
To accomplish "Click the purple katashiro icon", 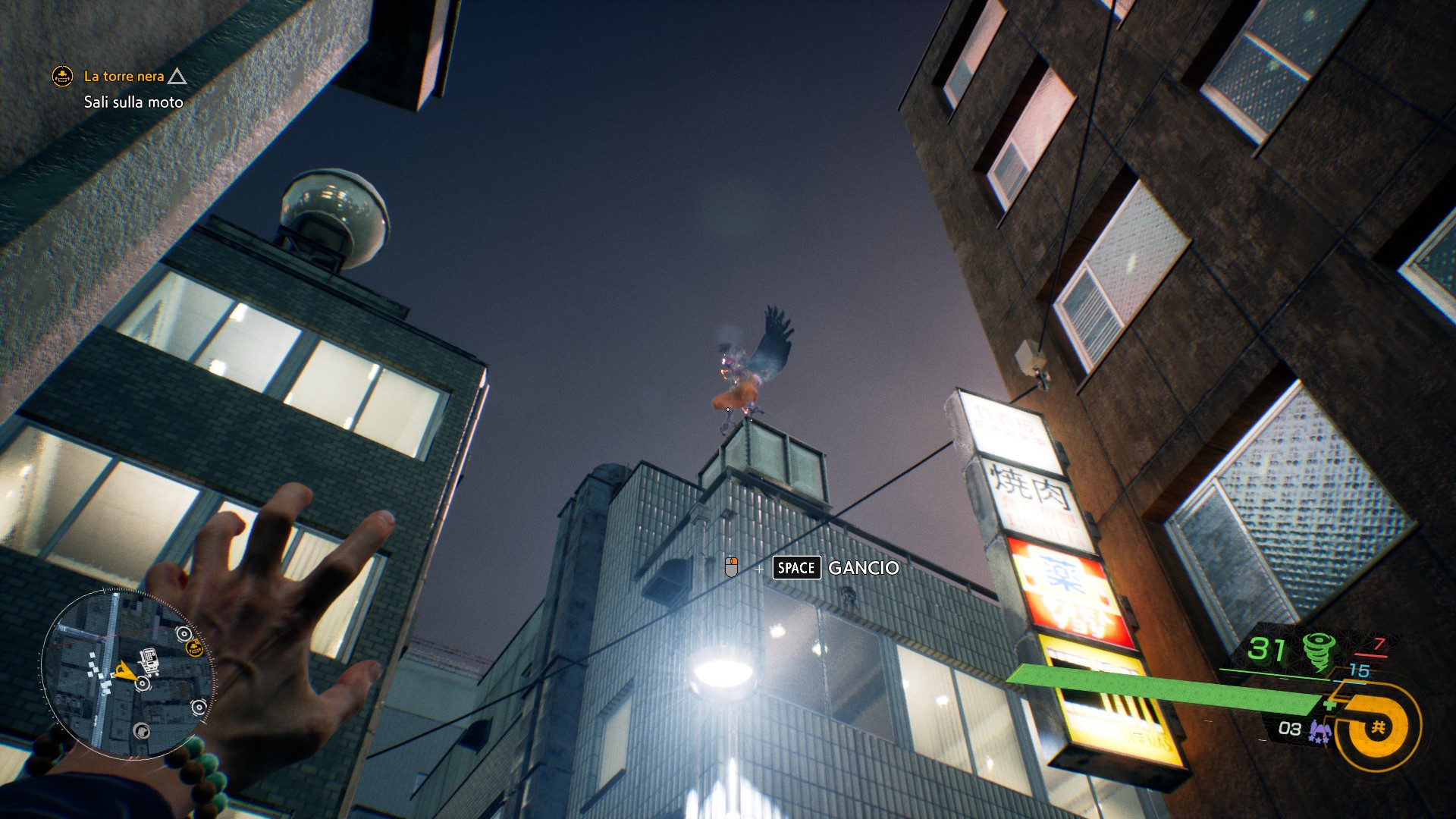I will [1320, 732].
